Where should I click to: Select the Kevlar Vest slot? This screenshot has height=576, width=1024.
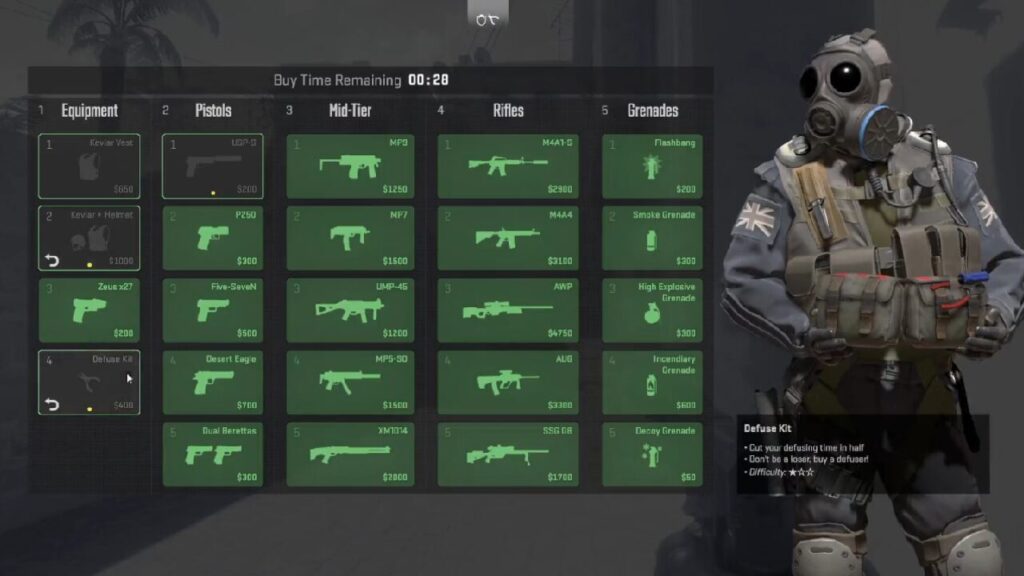(89, 166)
